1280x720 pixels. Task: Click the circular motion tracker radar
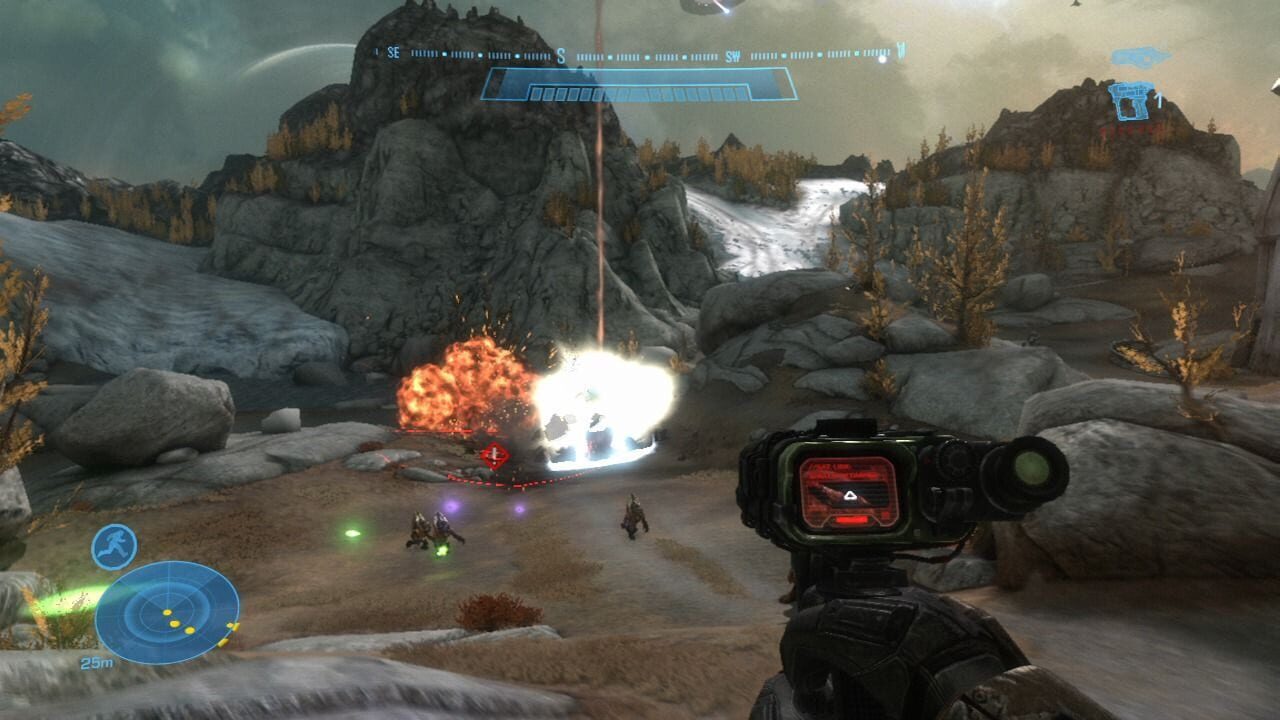(x=167, y=612)
